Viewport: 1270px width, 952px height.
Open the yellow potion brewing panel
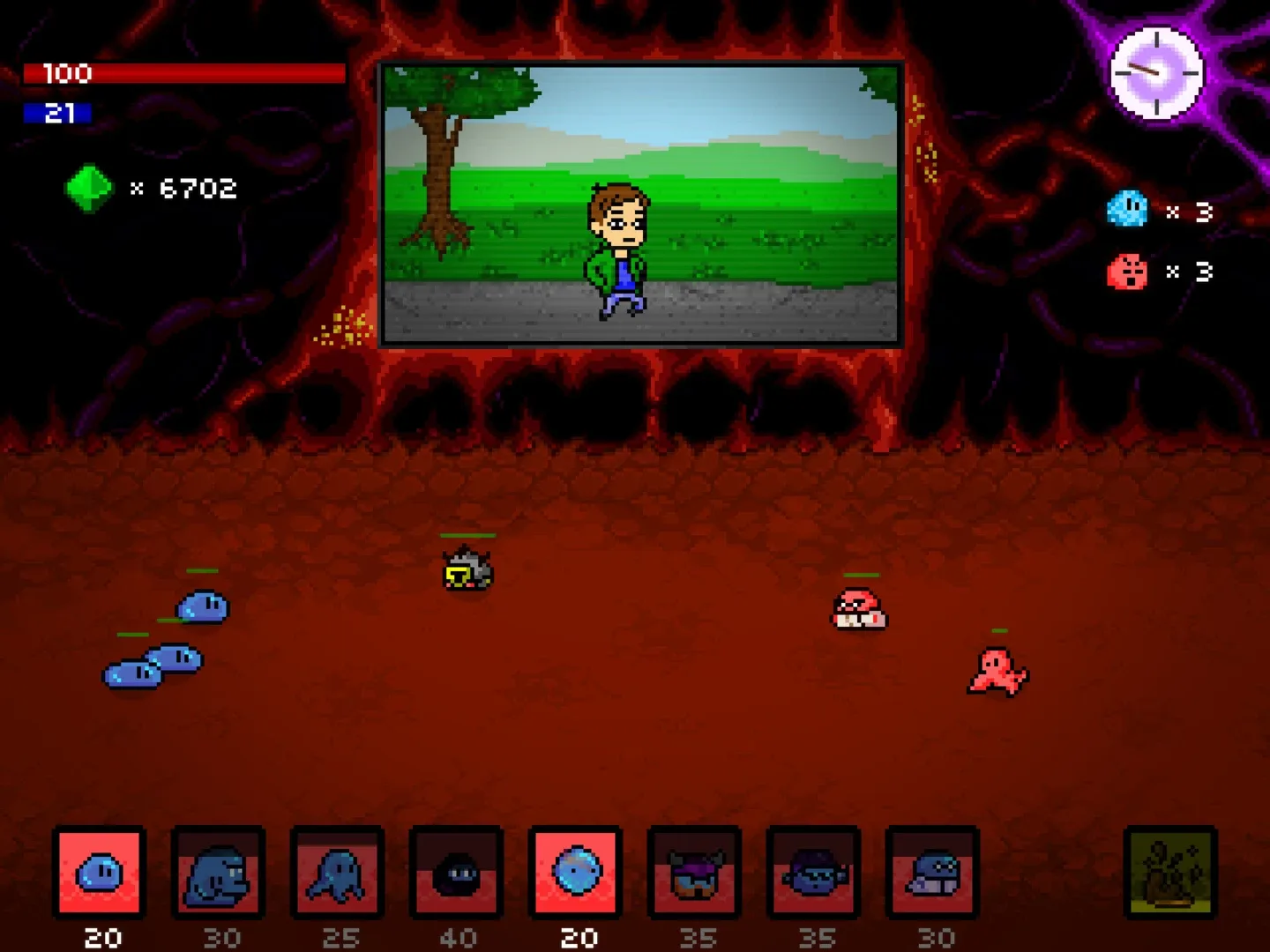(1169, 874)
